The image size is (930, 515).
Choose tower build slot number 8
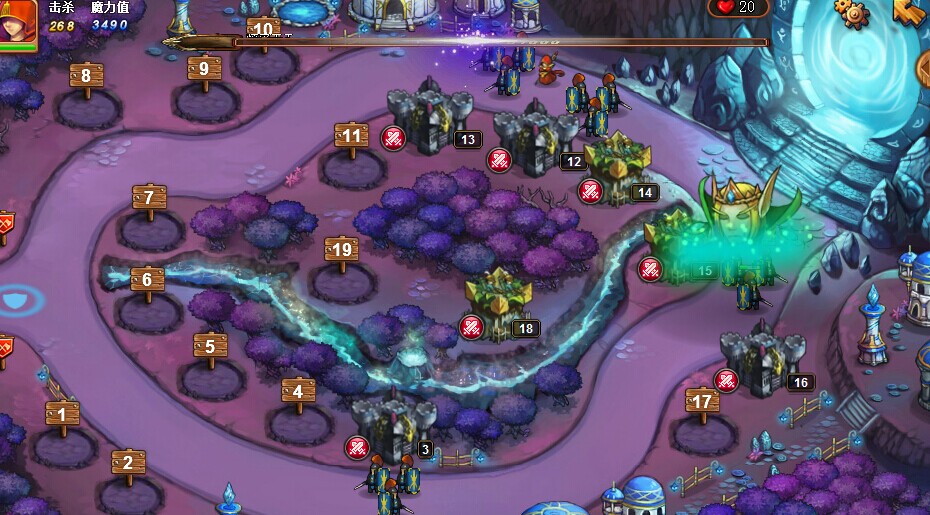(x=86, y=76)
